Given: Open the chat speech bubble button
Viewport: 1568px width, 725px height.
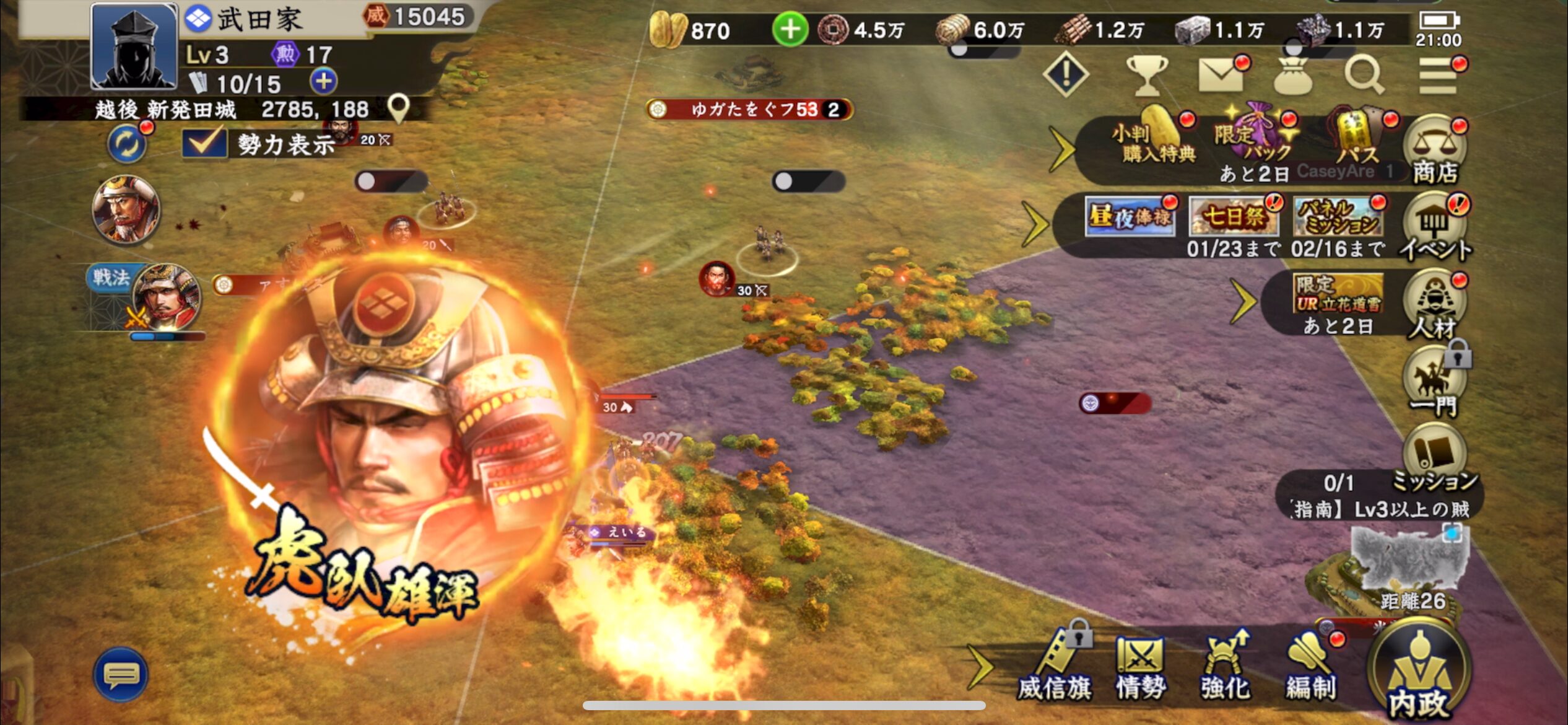Looking at the screenshot, I should pos(121,674).
